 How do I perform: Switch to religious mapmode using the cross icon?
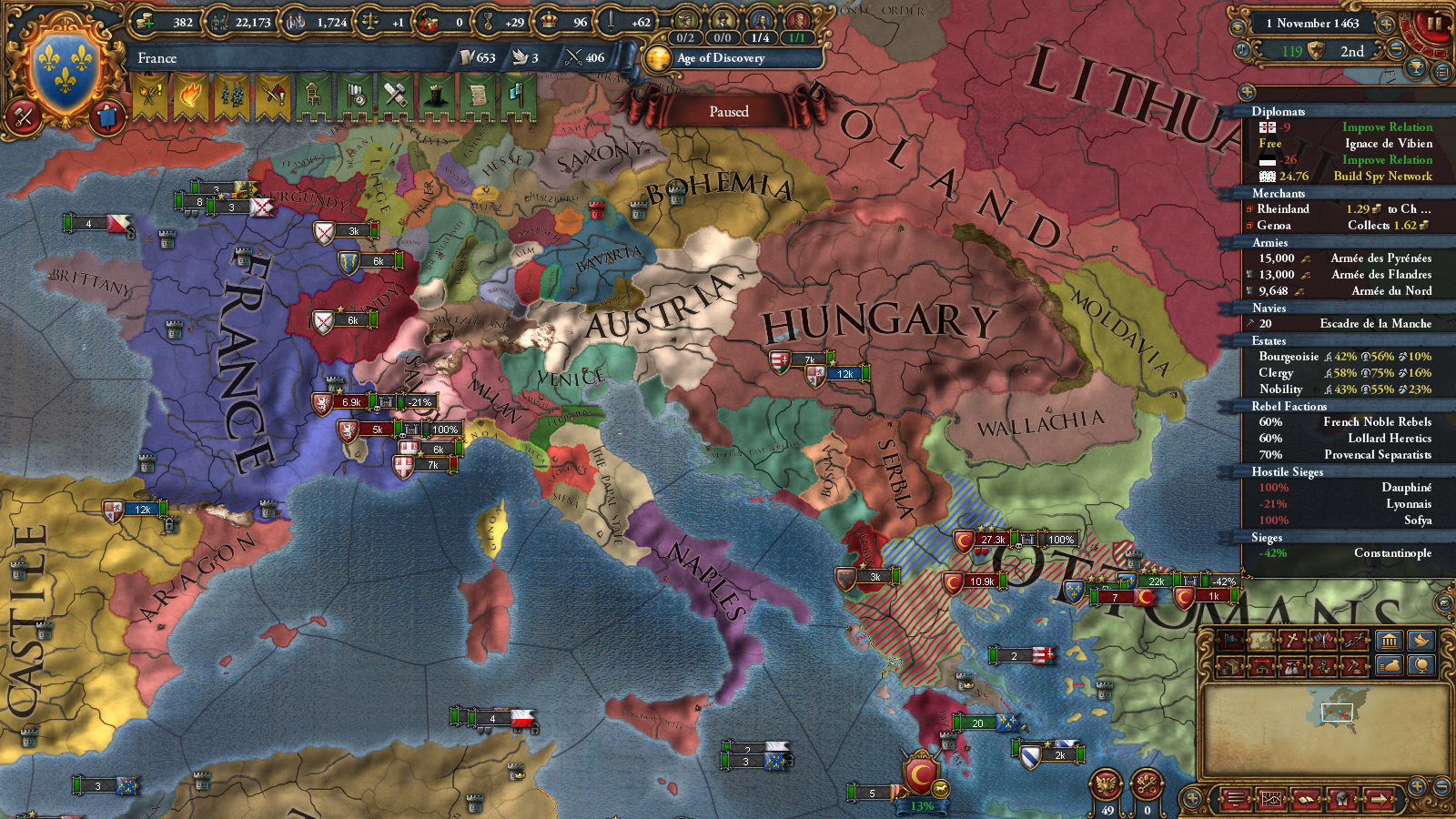[x=1291, y=639]
